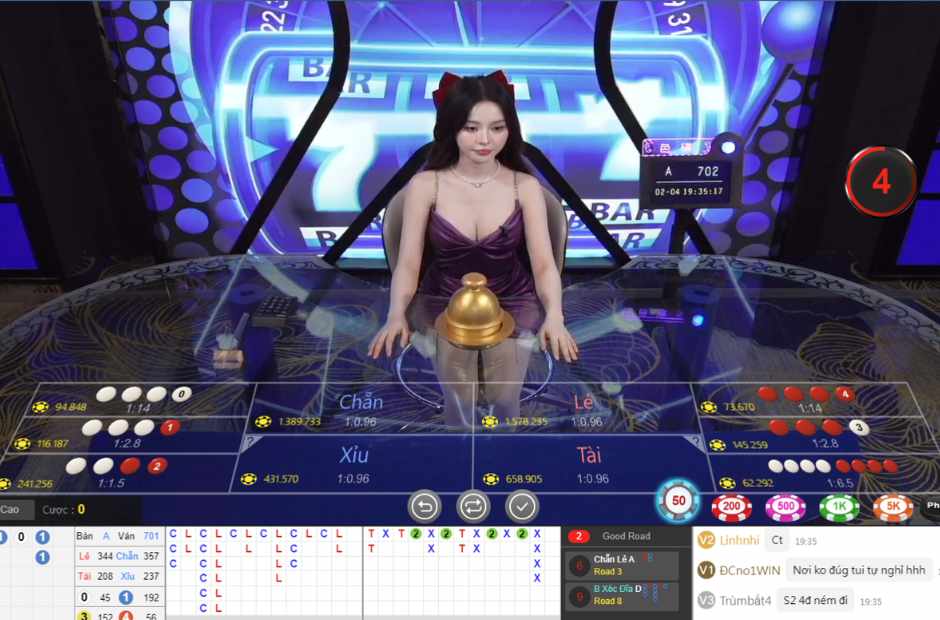Open the Chẵn Lẻ A Road 3 entry

pyautogui.click(x=622, y=565)
